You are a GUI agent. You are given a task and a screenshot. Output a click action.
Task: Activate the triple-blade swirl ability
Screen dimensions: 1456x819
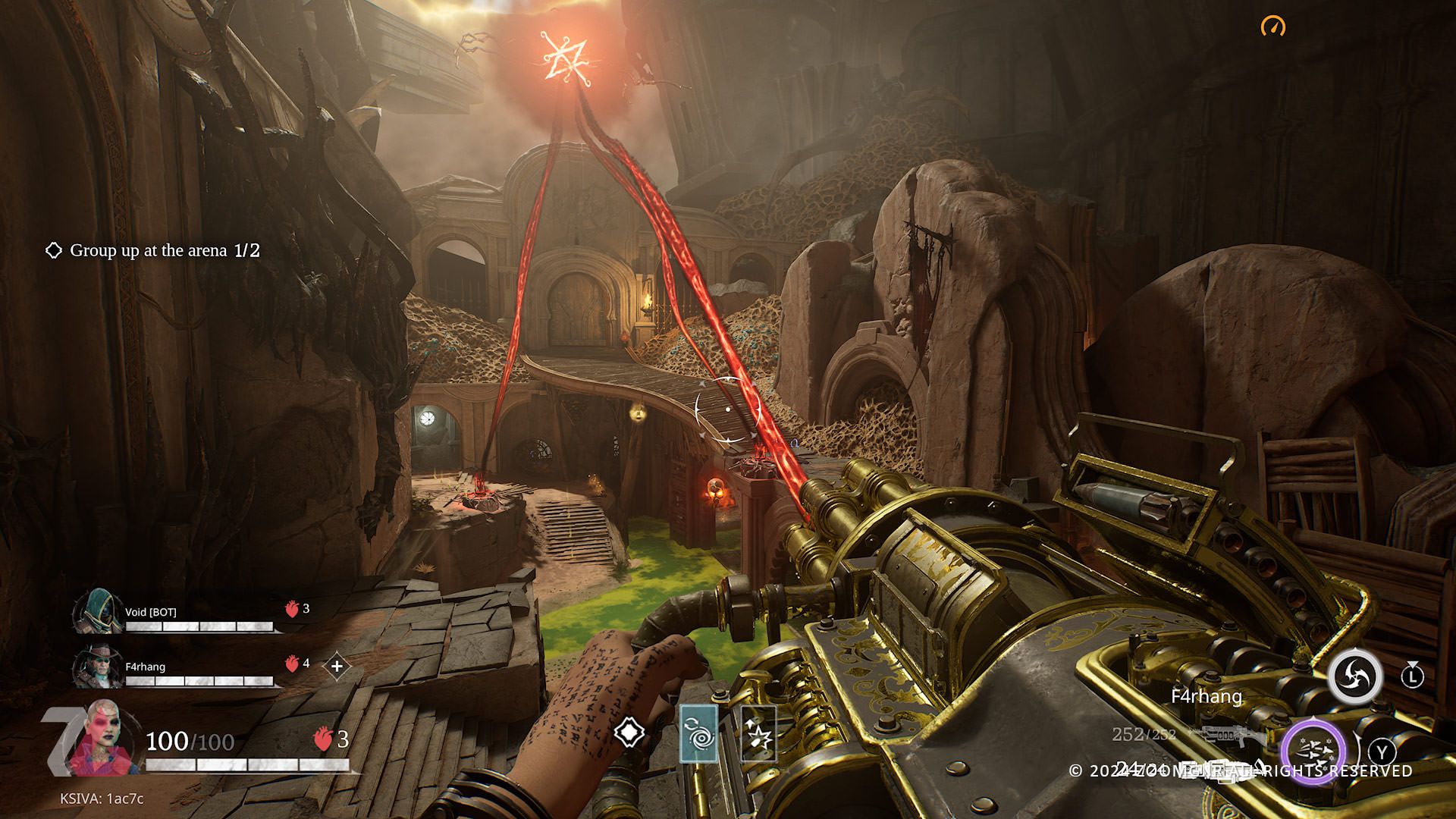tap(1353, 677)
